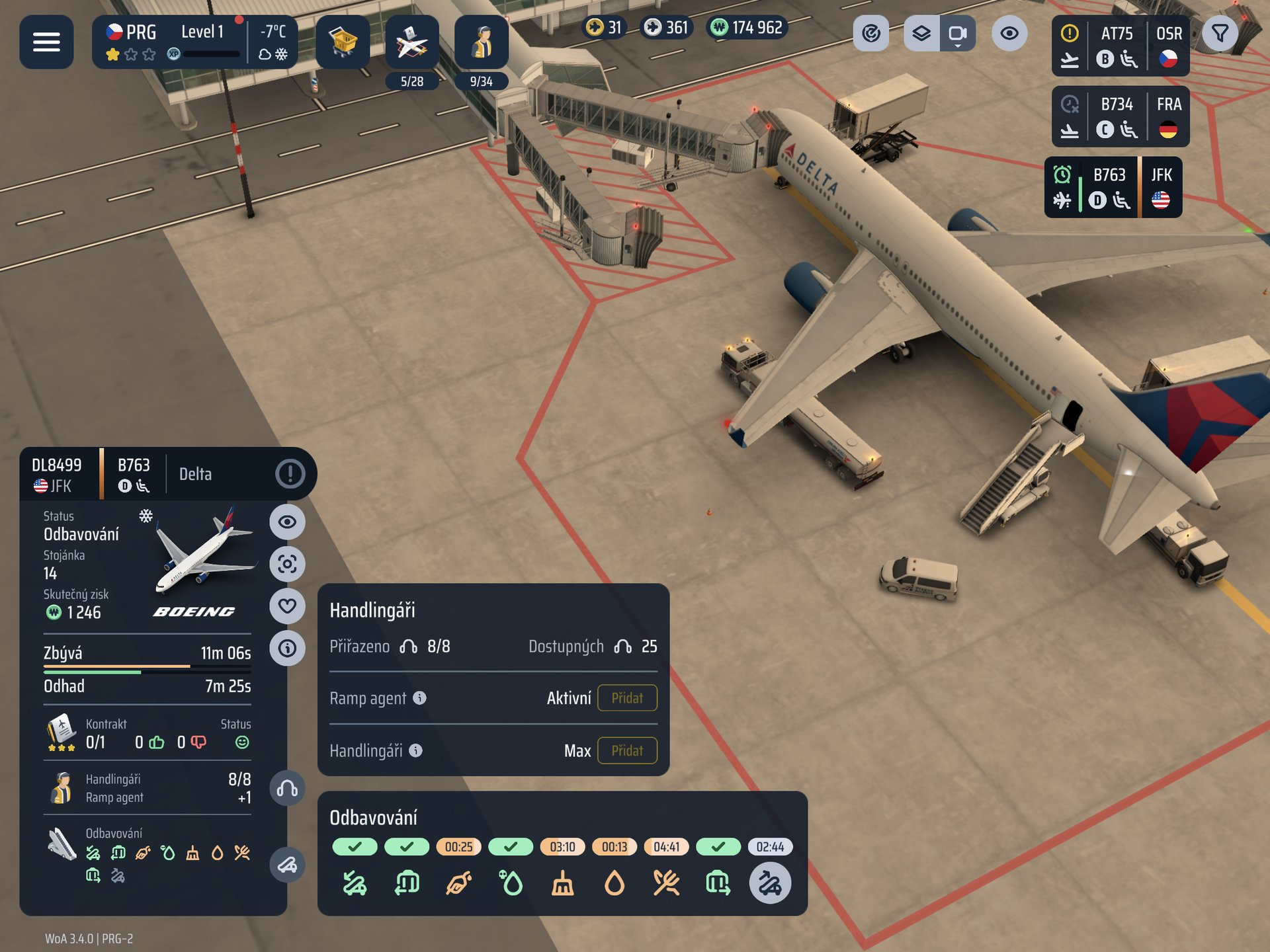1270x952 pixels.
Task: Open the camera mode selector
Action: click(957, 33)
